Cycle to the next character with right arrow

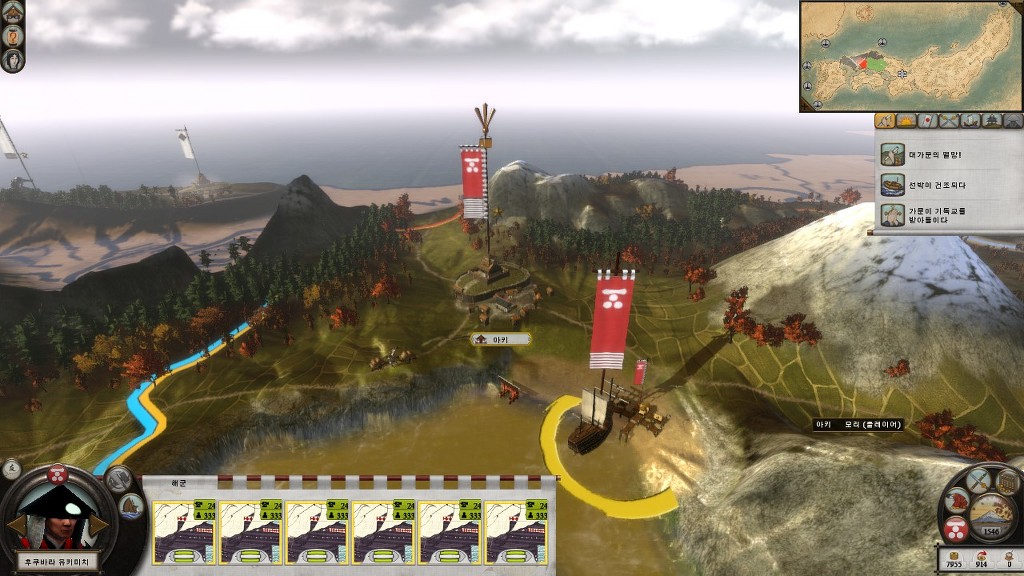coord(100,524)
